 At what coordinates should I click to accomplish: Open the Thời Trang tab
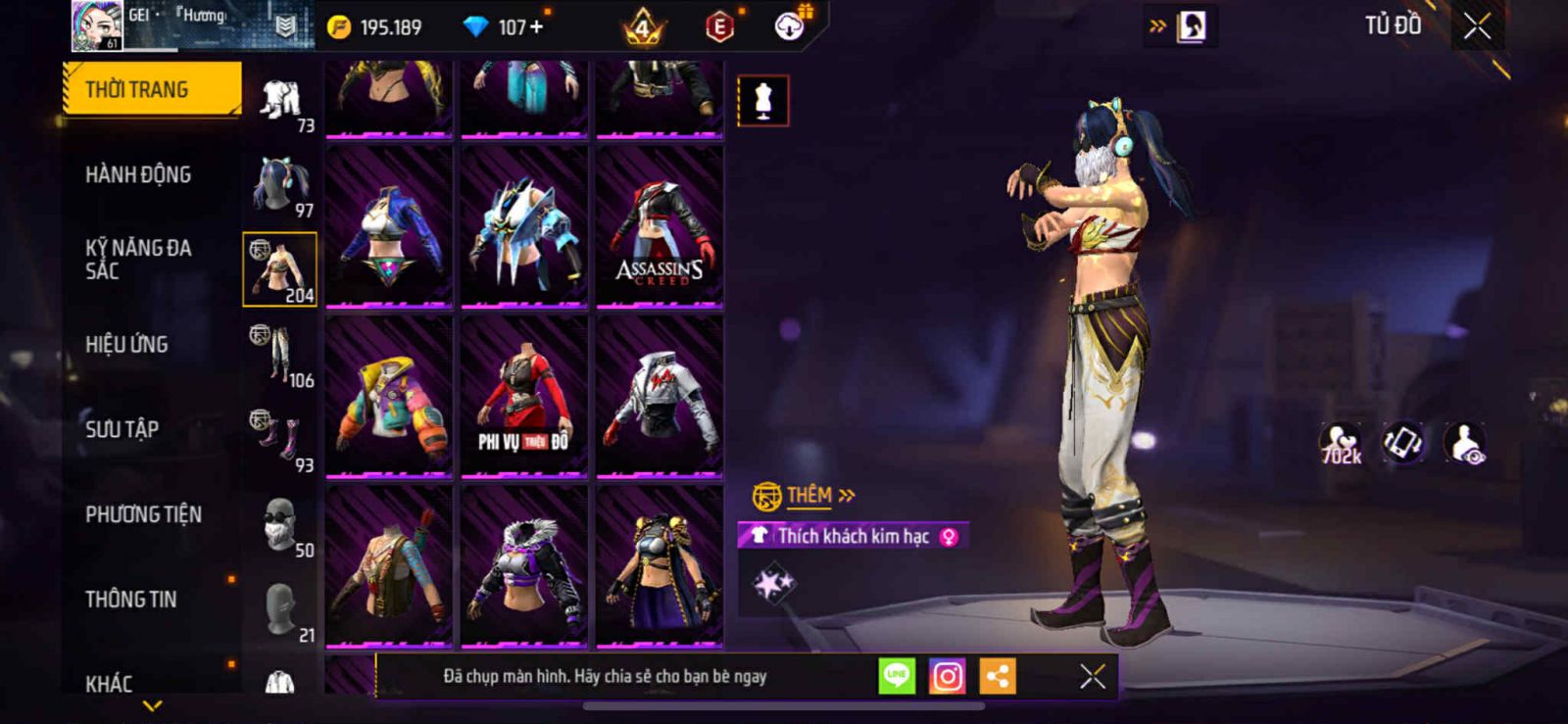pos(151,89)
